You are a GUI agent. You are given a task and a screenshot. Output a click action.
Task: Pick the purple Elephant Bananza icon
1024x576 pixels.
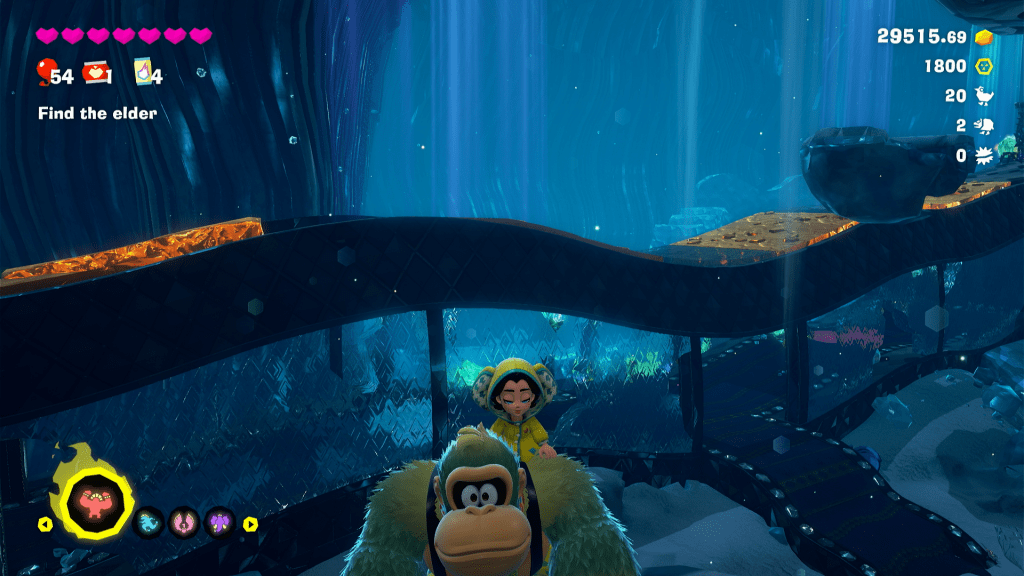pos(219,521)
